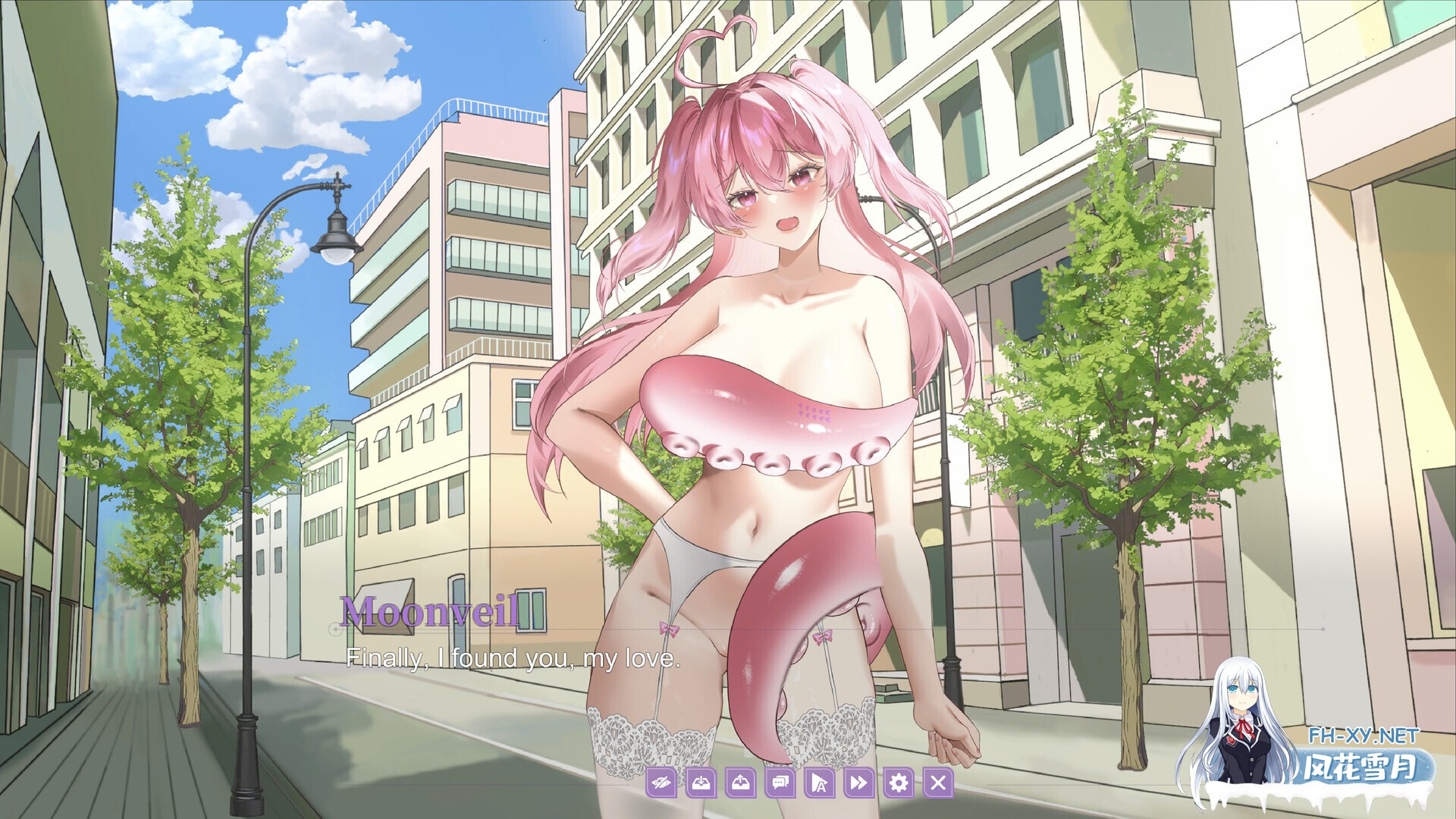Hide the interface using the eye-slash toggle
1456x819 pixels.
coord(663,783)
